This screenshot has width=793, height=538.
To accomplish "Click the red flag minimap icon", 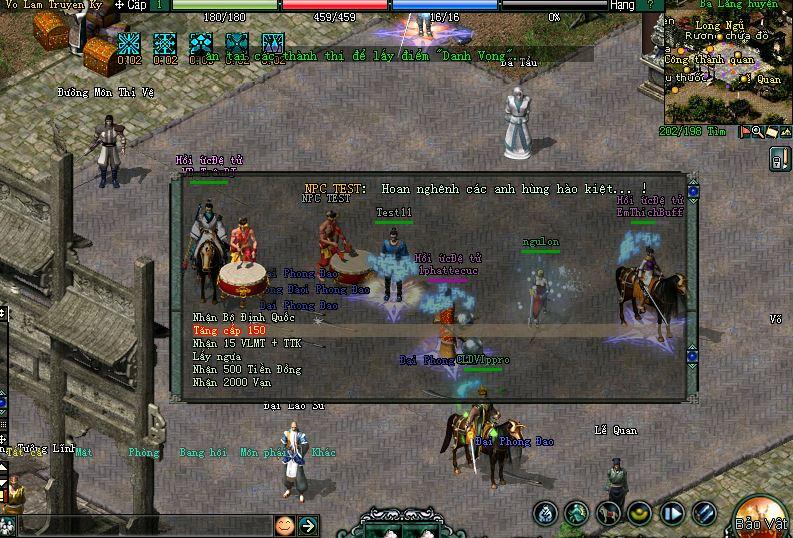I will click(x=743, y=132).
